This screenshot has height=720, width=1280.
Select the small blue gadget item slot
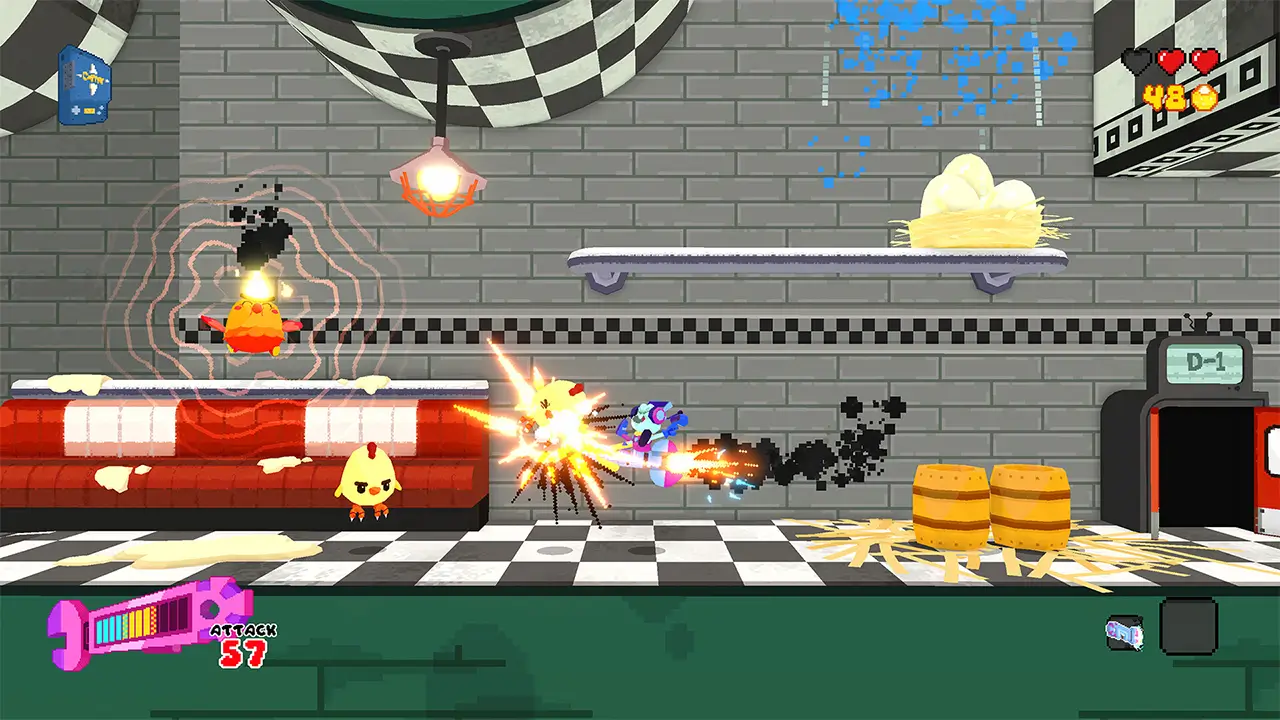click(x=1124, y=632)
